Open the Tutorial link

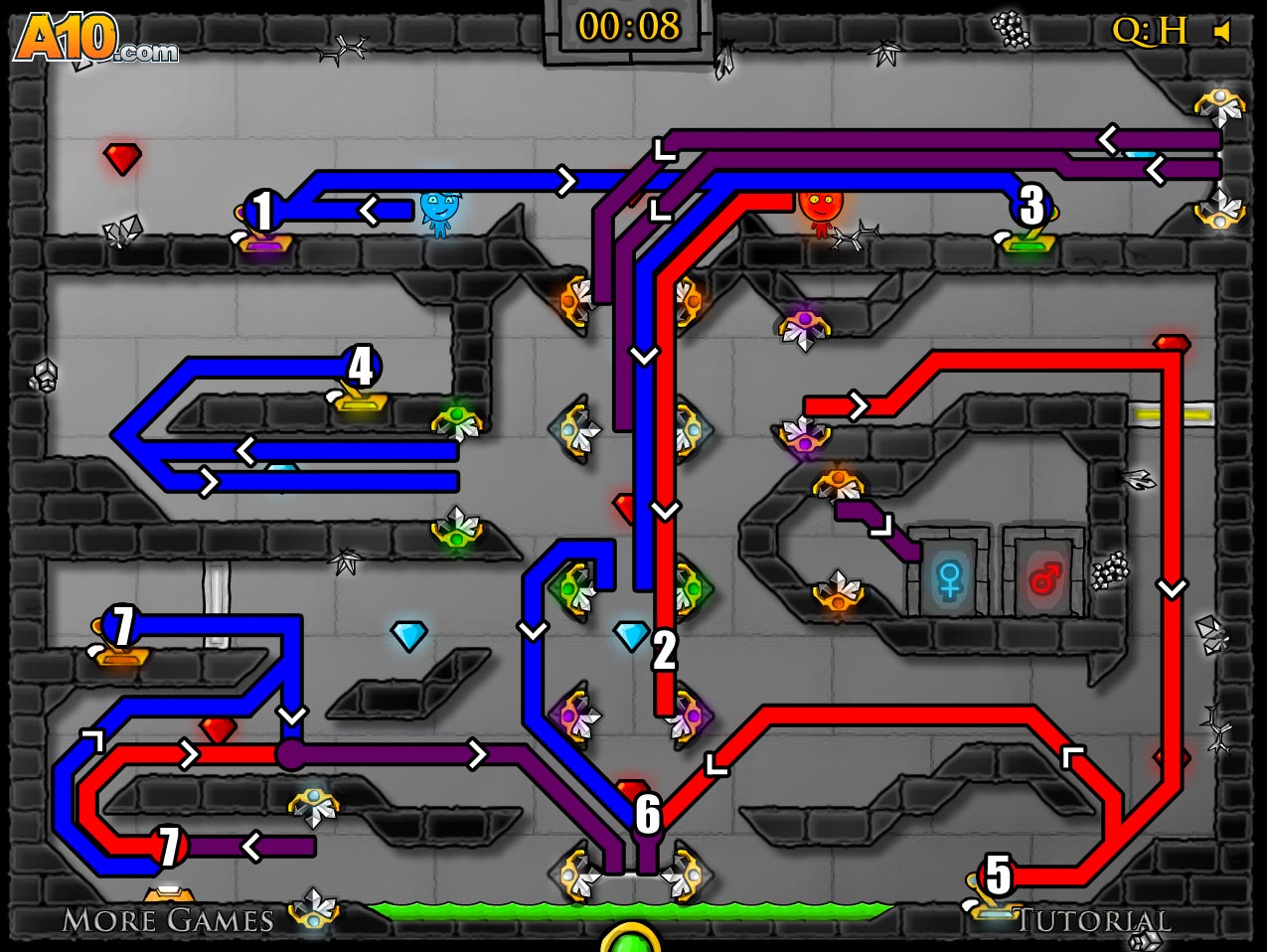click(1092, 921)
